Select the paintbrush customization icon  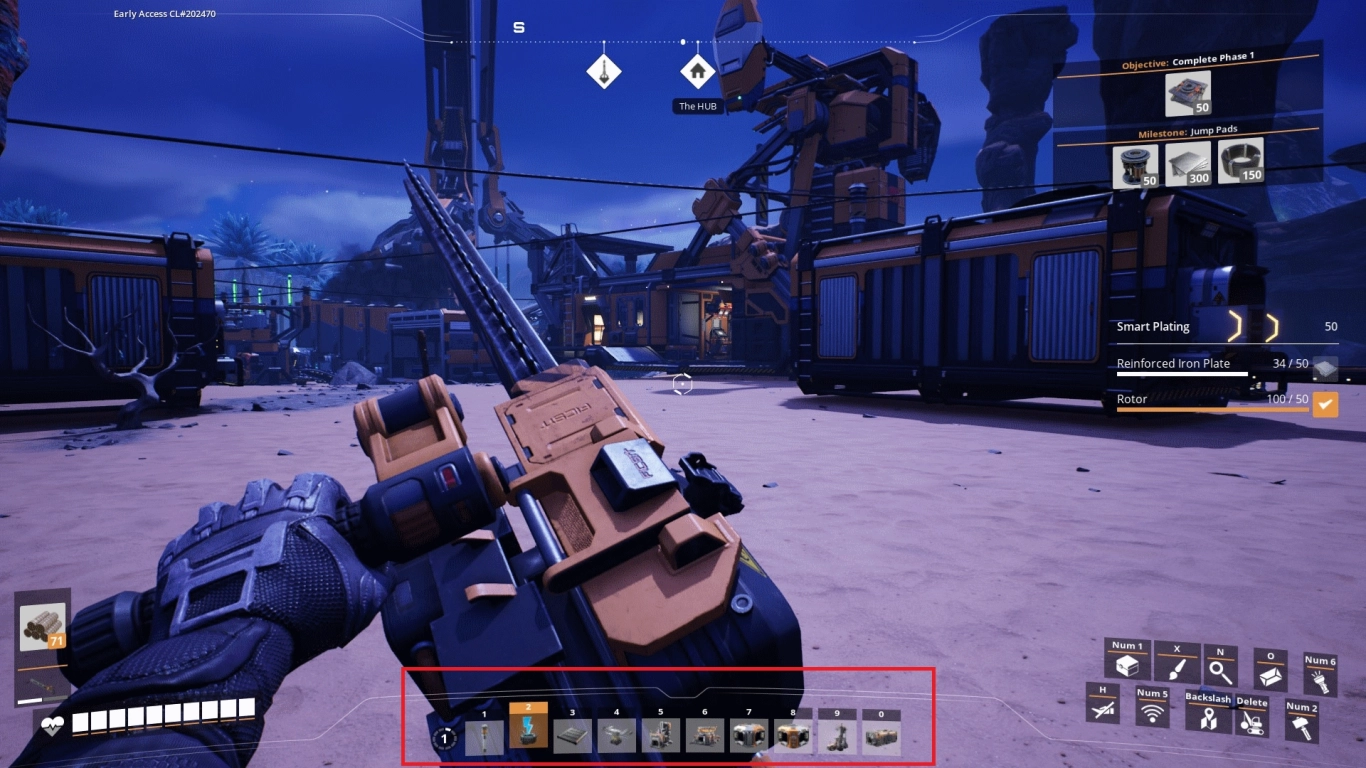tap(1177, 662)
